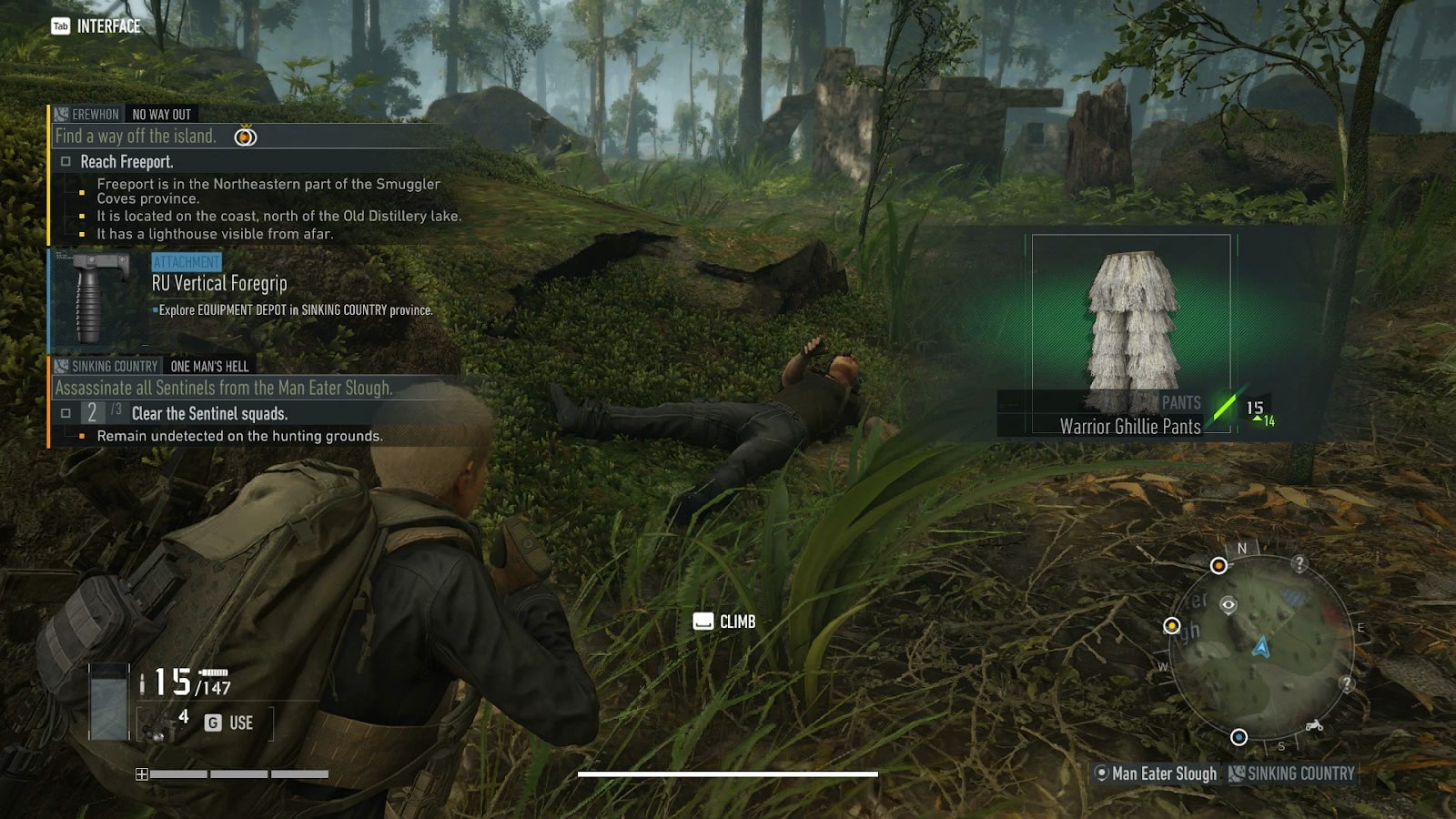The height and width of the screenshot is (819, 1456).
Task: Open the One Man's Hell mission tracker
Action: click(x=209, y=367)
